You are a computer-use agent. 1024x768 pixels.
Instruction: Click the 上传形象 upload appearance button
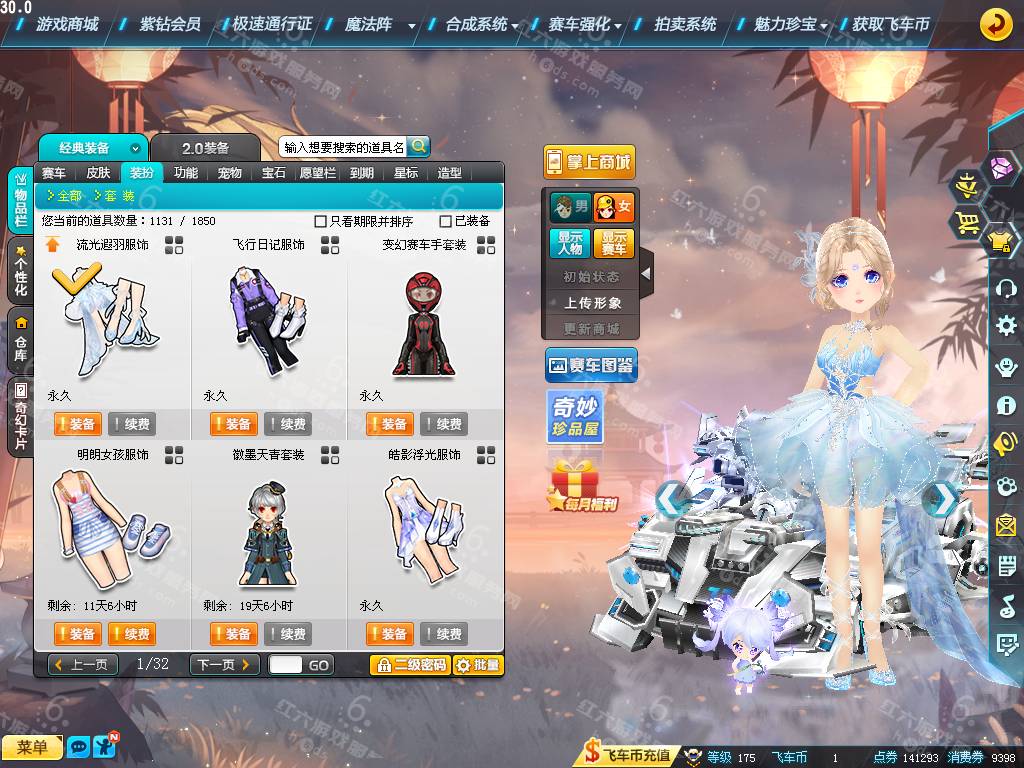592,302
